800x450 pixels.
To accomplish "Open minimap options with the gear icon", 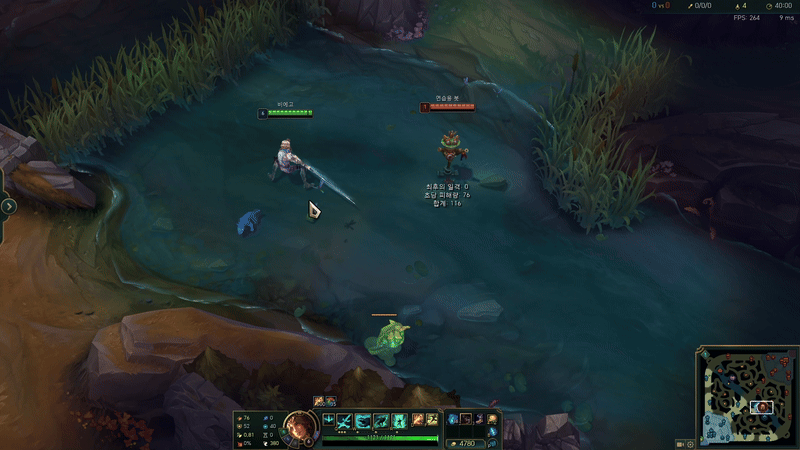I will [x=691, y=443].
